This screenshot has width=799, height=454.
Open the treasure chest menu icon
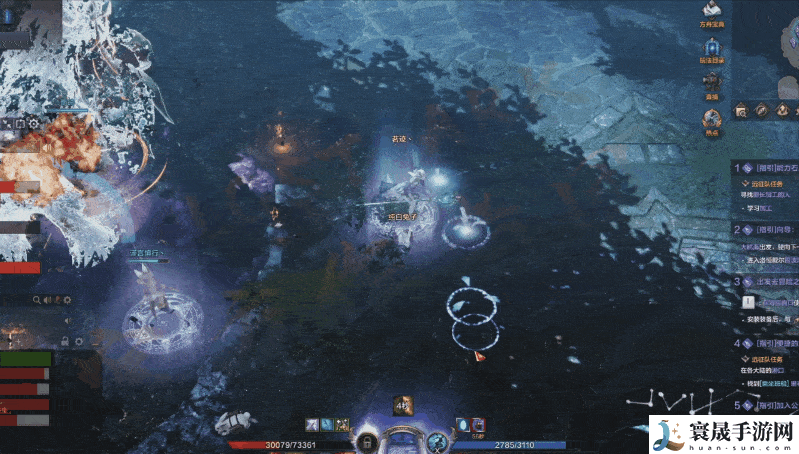(x=713, y=12)
